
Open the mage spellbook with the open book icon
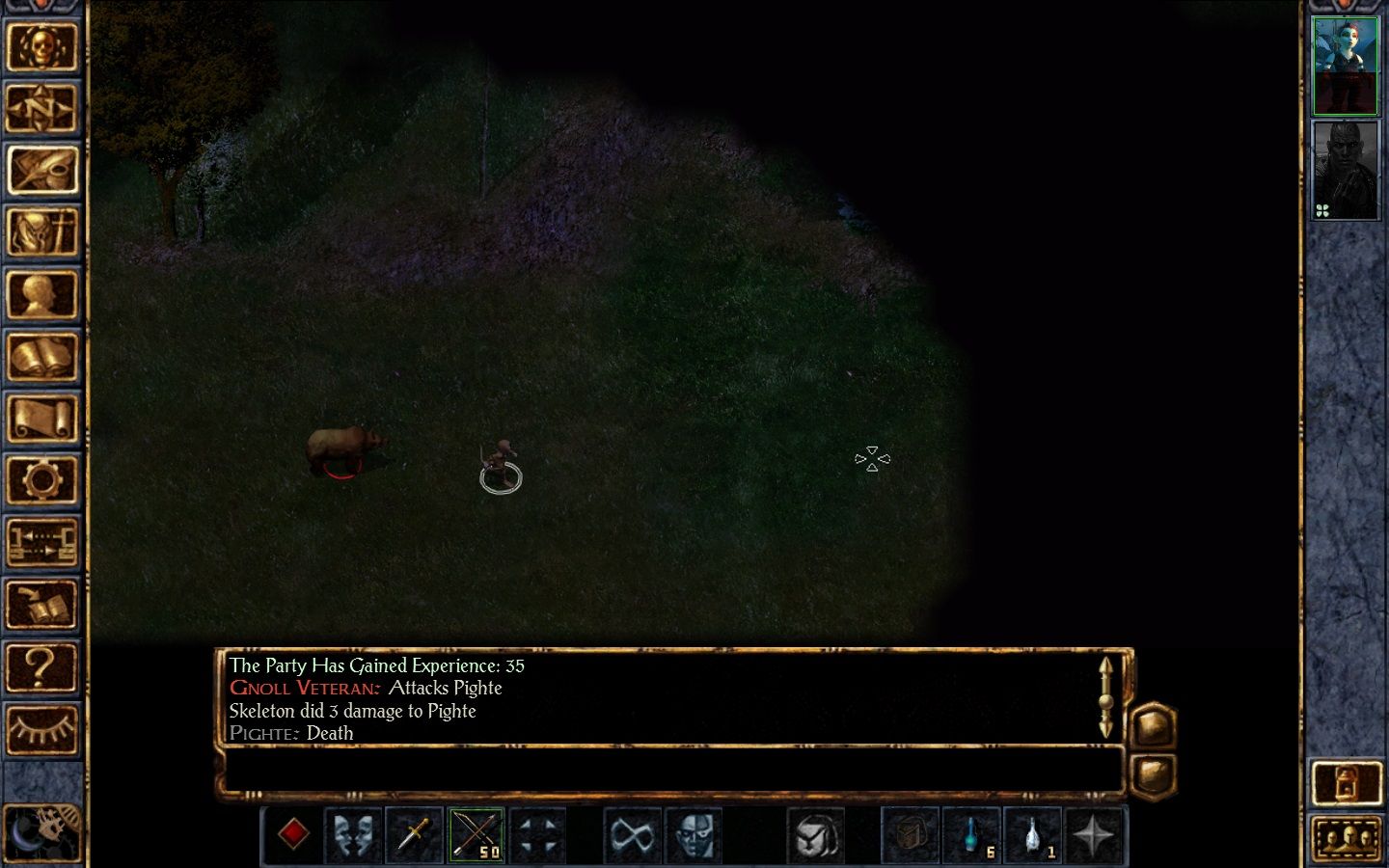tap(41, 357)
